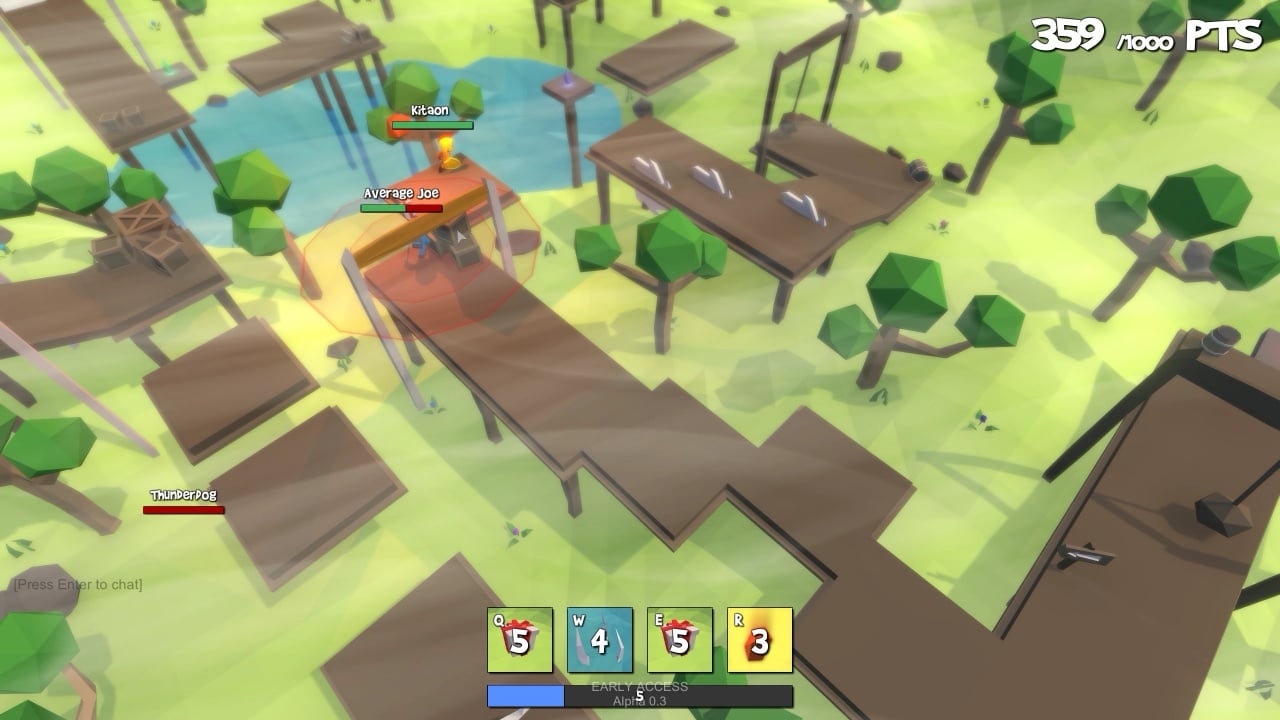Use the W blade spikes ability
This screenshot has width=1280, height=720.
600,640
